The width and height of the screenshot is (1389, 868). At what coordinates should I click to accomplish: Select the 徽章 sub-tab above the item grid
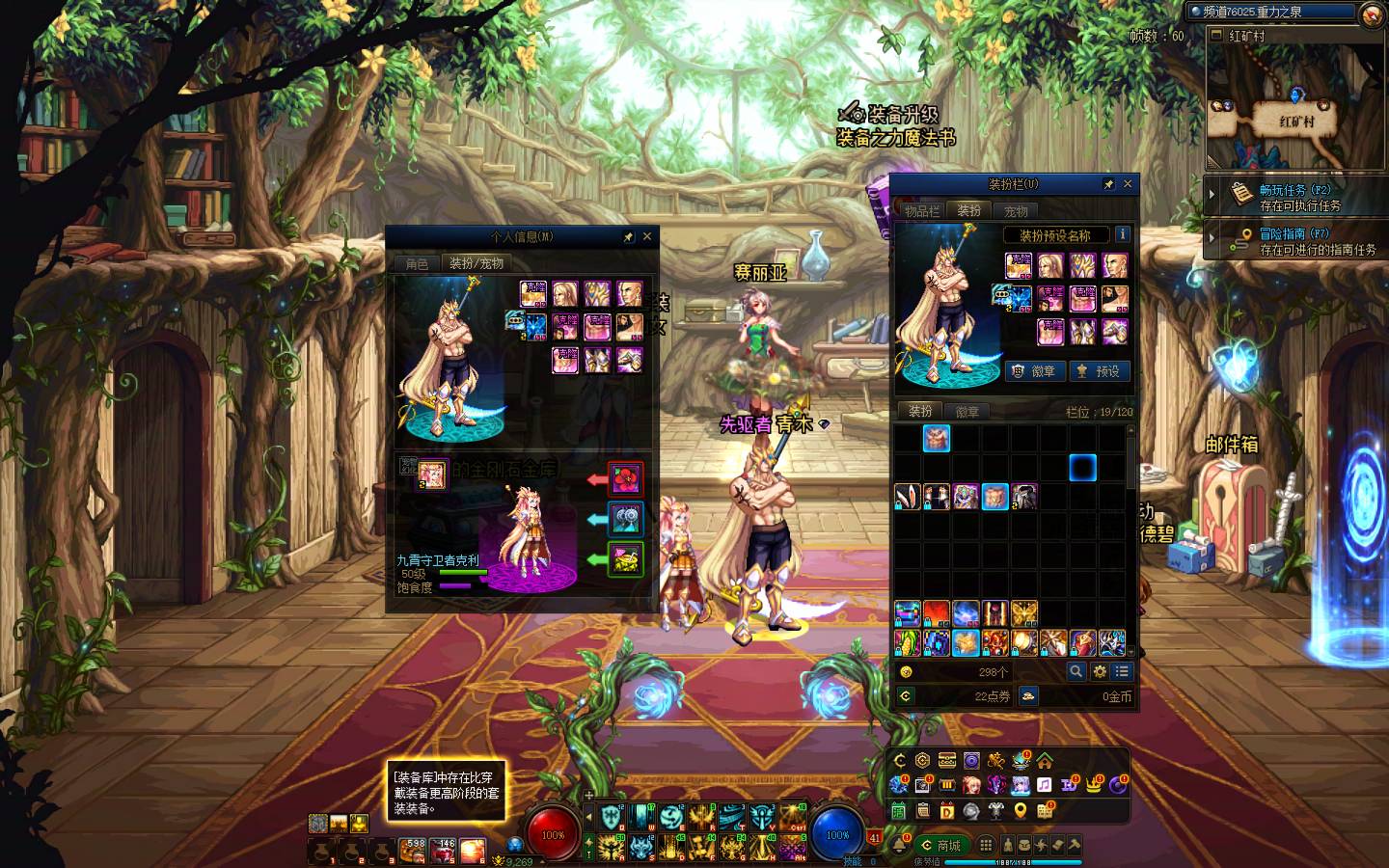coord(967,412)
